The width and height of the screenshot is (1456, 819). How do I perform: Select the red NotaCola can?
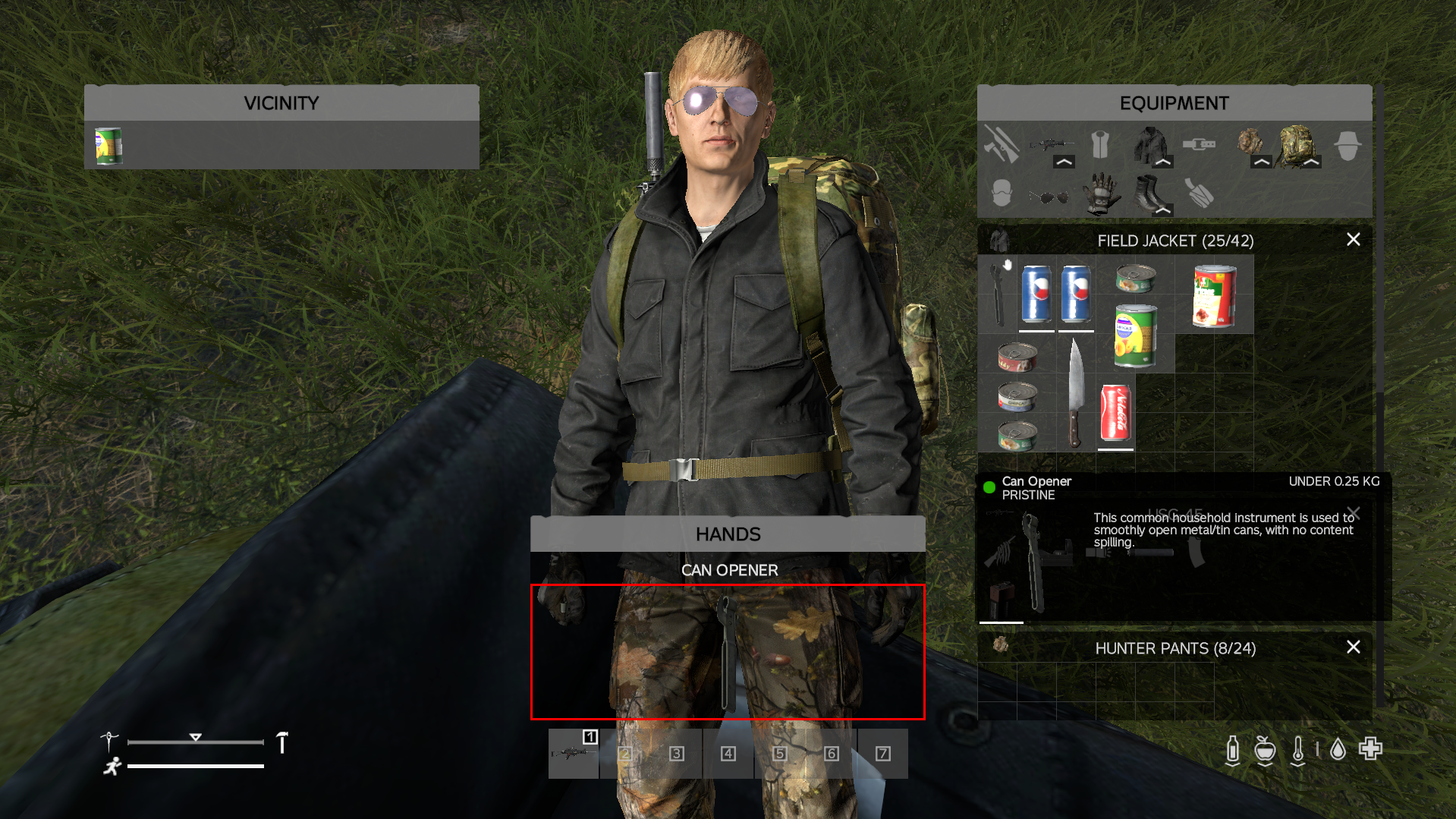point(1115,413)
